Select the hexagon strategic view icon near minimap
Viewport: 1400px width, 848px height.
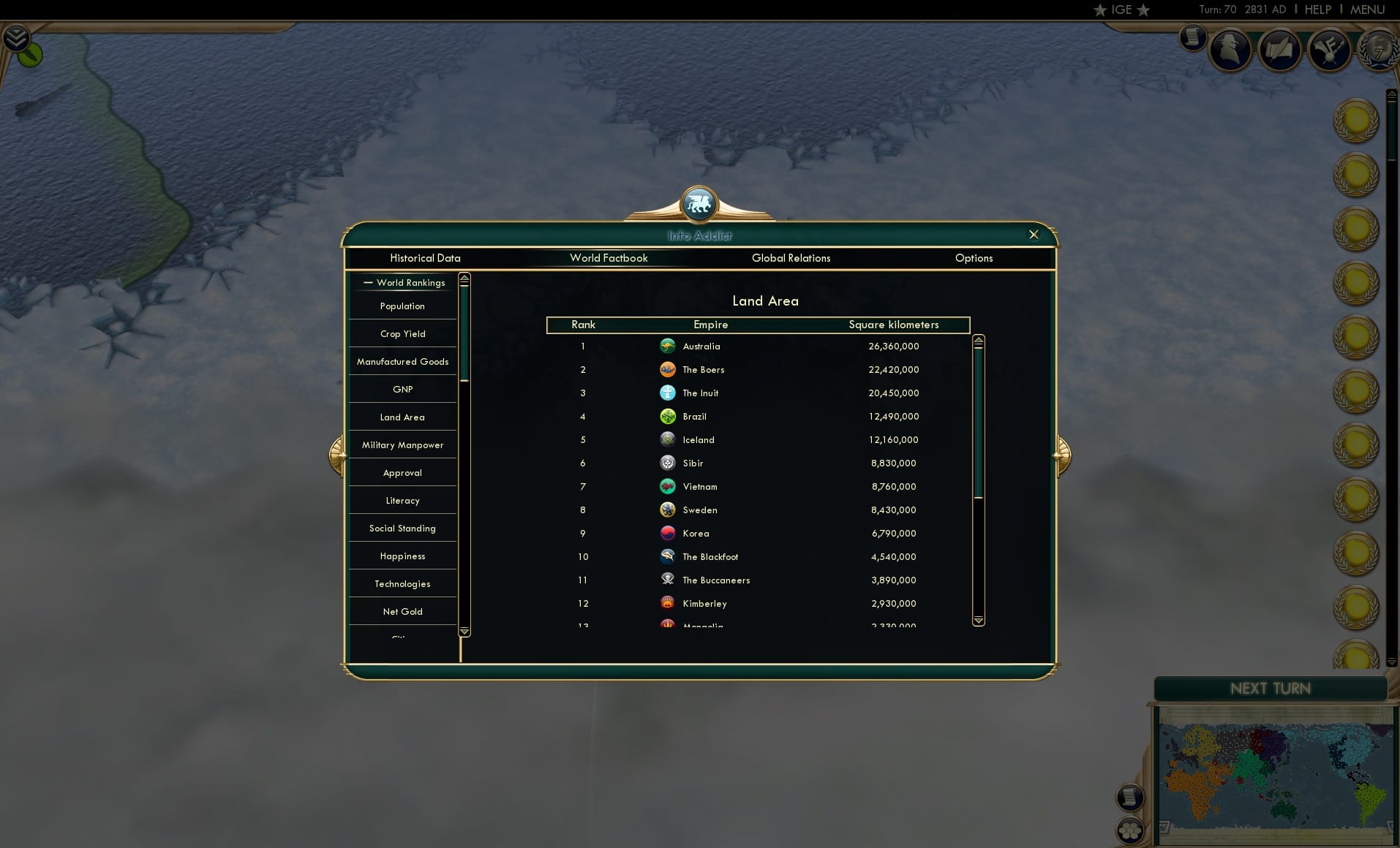1131,832
